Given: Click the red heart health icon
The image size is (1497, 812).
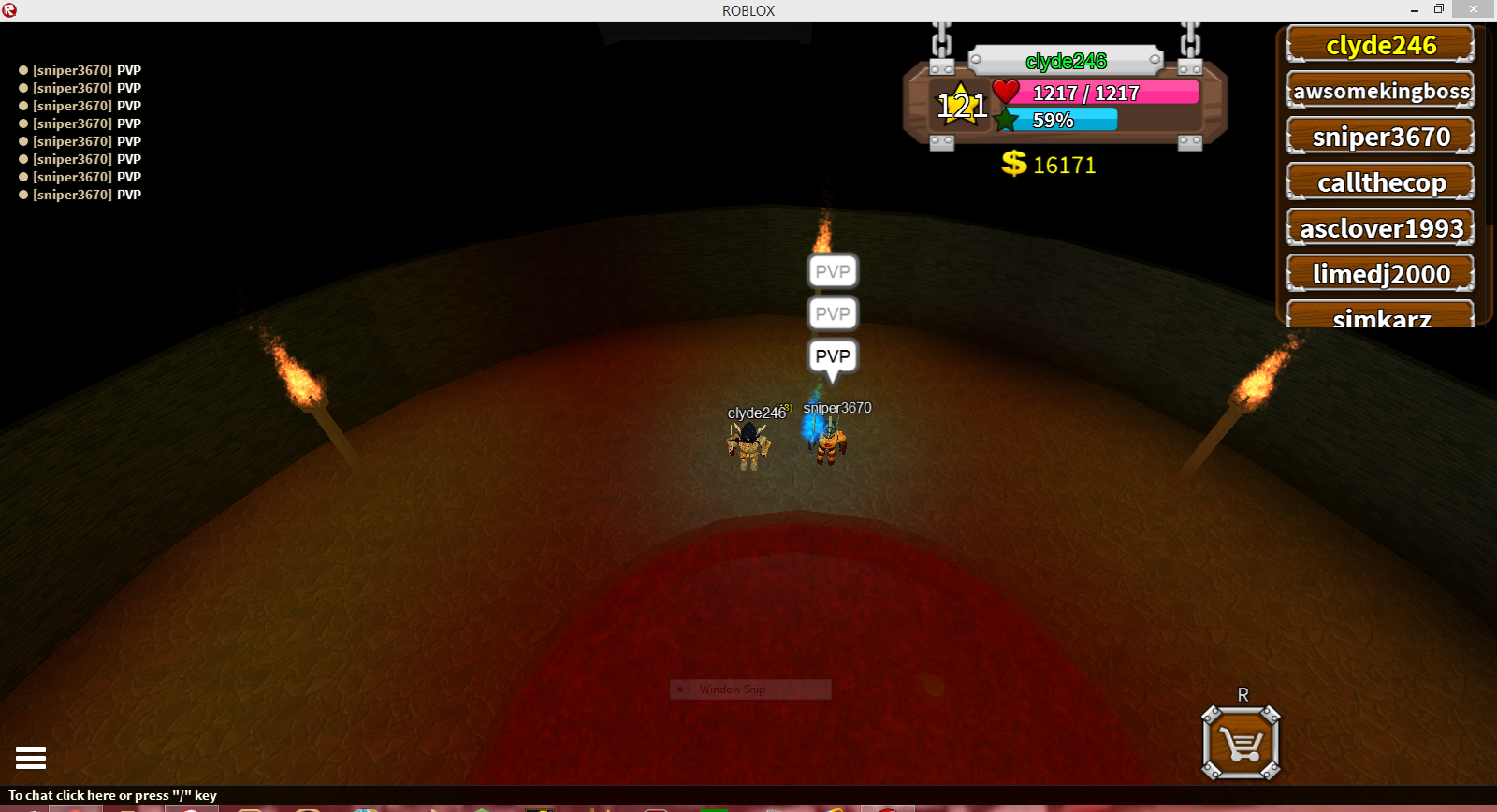Looking at the screenshot, I should coord(1006,92).
